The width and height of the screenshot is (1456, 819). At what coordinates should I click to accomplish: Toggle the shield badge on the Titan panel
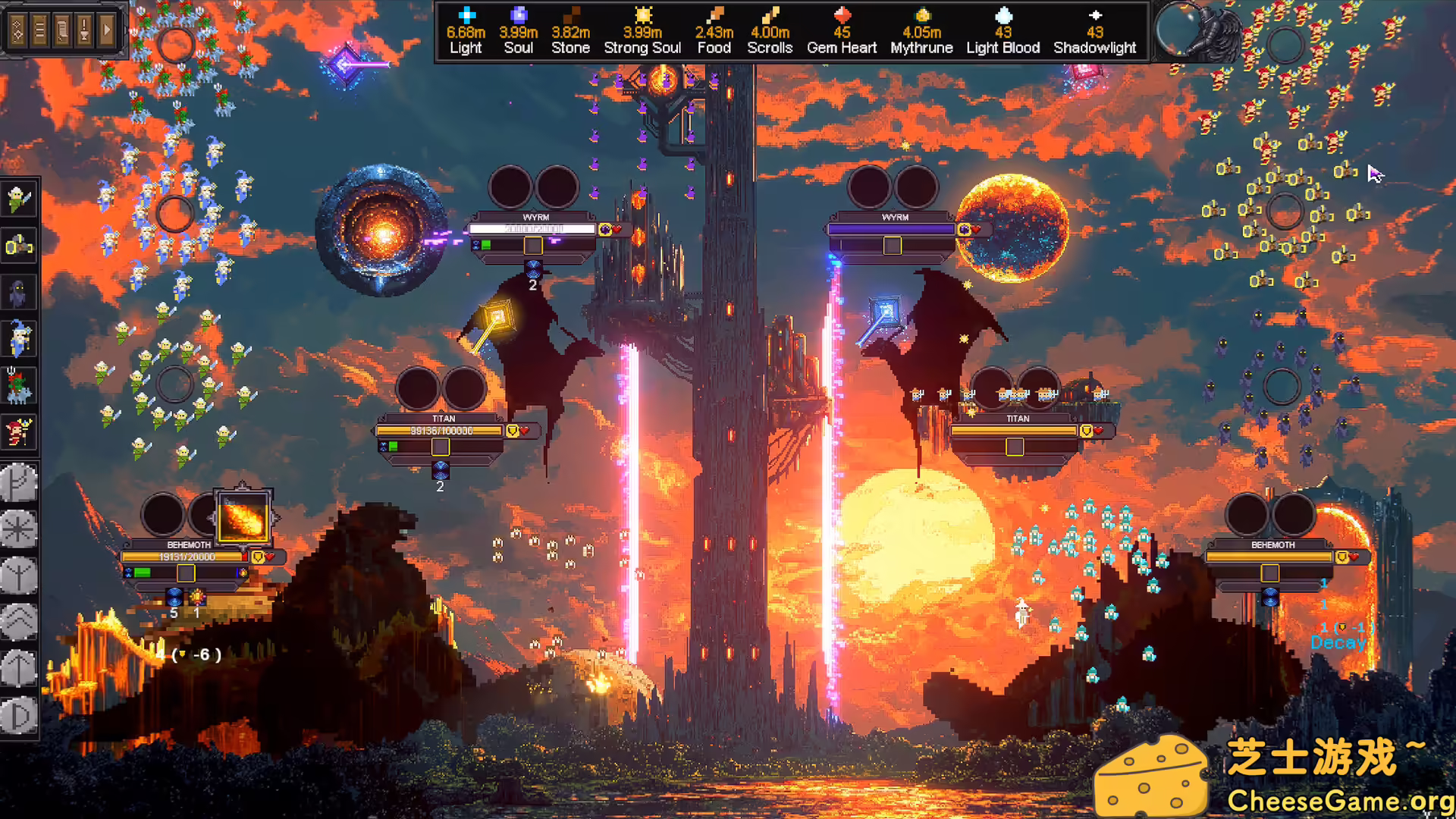click(513, 431)
